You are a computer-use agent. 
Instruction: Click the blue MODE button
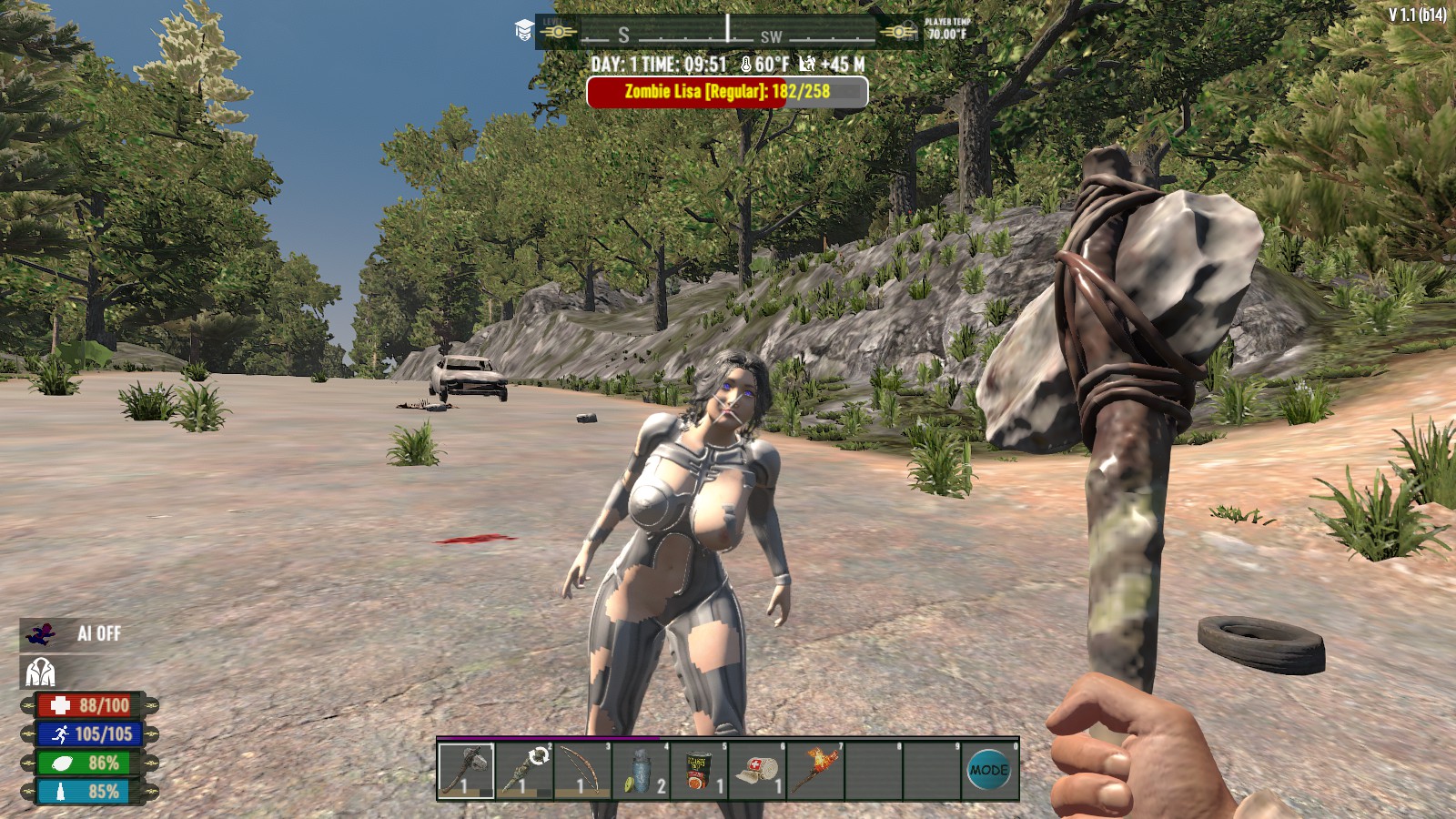[x=988, y=770]
